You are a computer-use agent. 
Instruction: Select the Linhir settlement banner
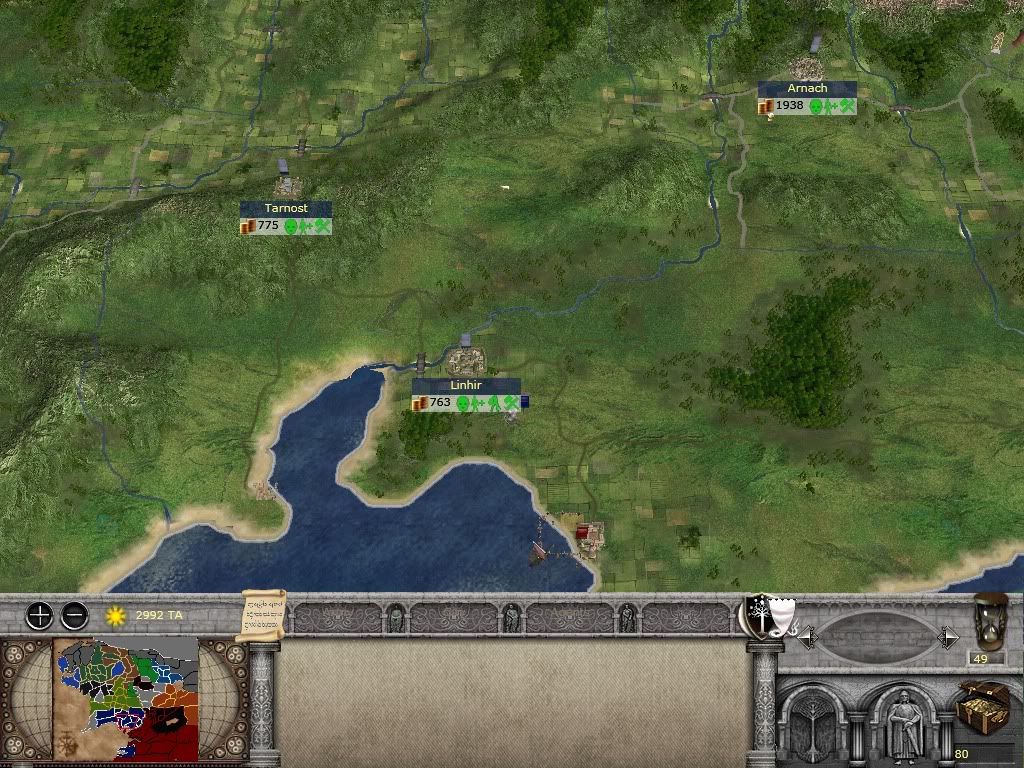click(467, 386)
